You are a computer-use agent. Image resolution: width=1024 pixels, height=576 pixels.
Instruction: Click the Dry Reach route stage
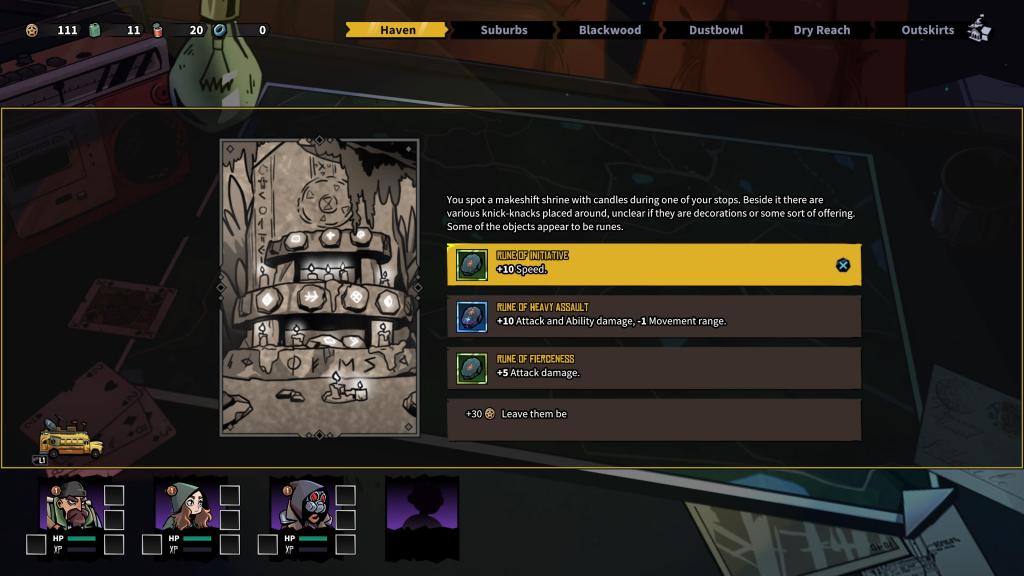821,30
